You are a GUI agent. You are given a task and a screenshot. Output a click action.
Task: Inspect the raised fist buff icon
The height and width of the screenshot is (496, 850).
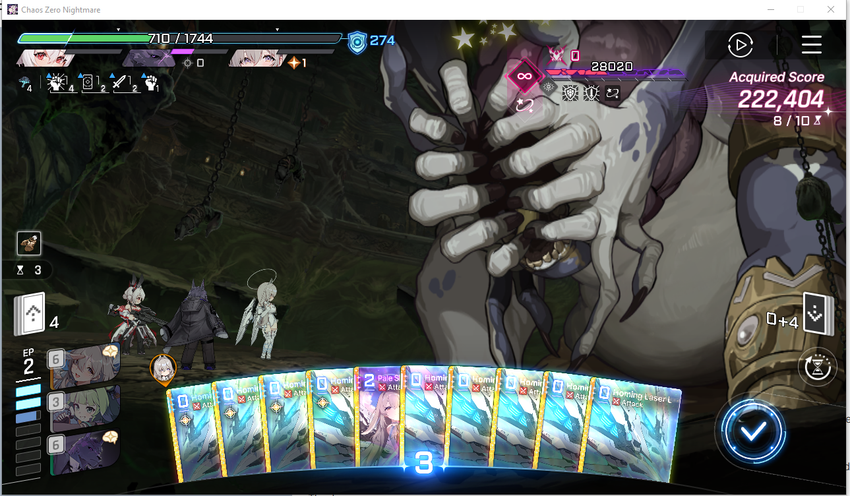[151, 84]
